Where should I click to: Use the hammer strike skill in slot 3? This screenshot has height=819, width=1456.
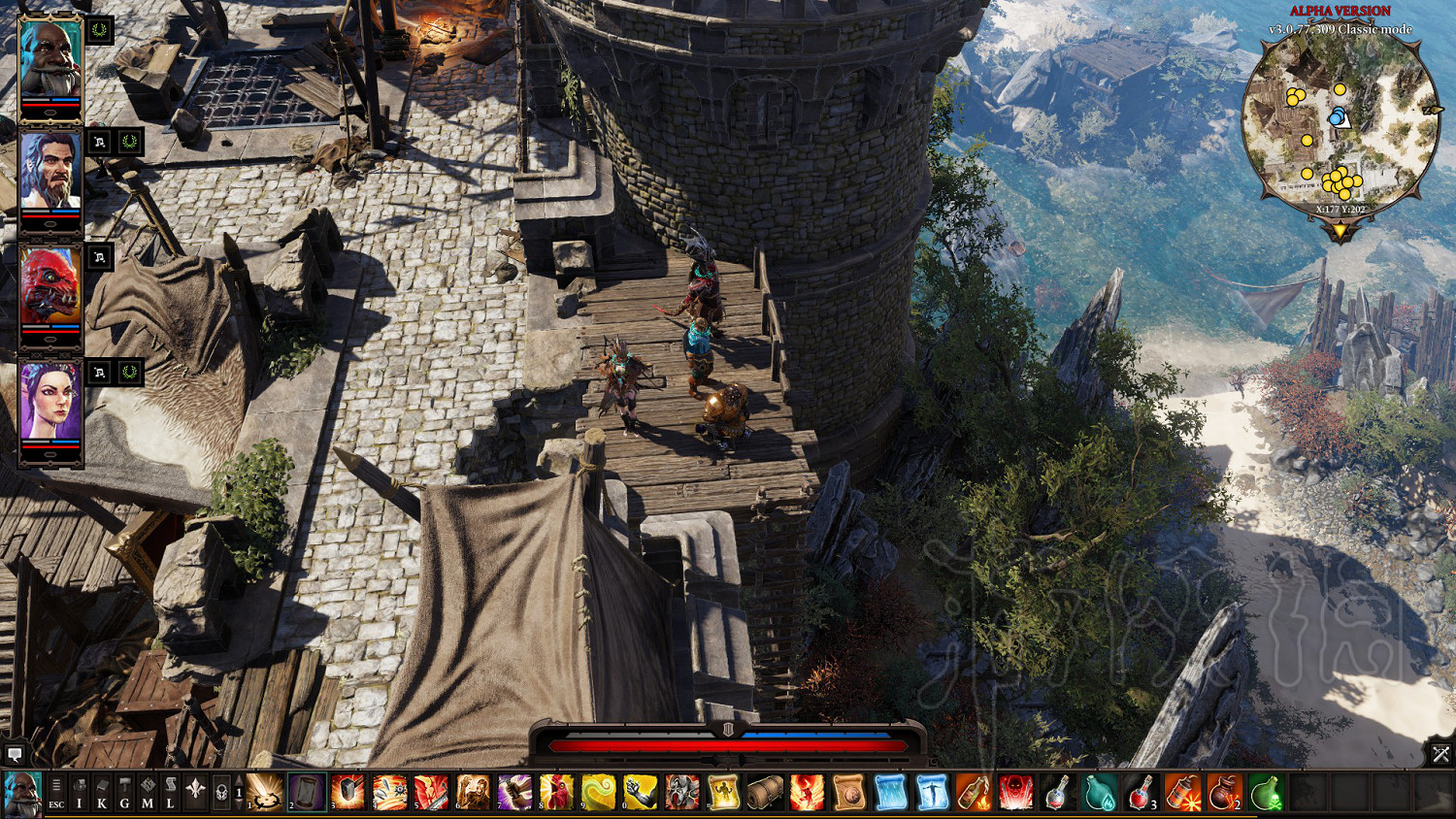point(347,792)
